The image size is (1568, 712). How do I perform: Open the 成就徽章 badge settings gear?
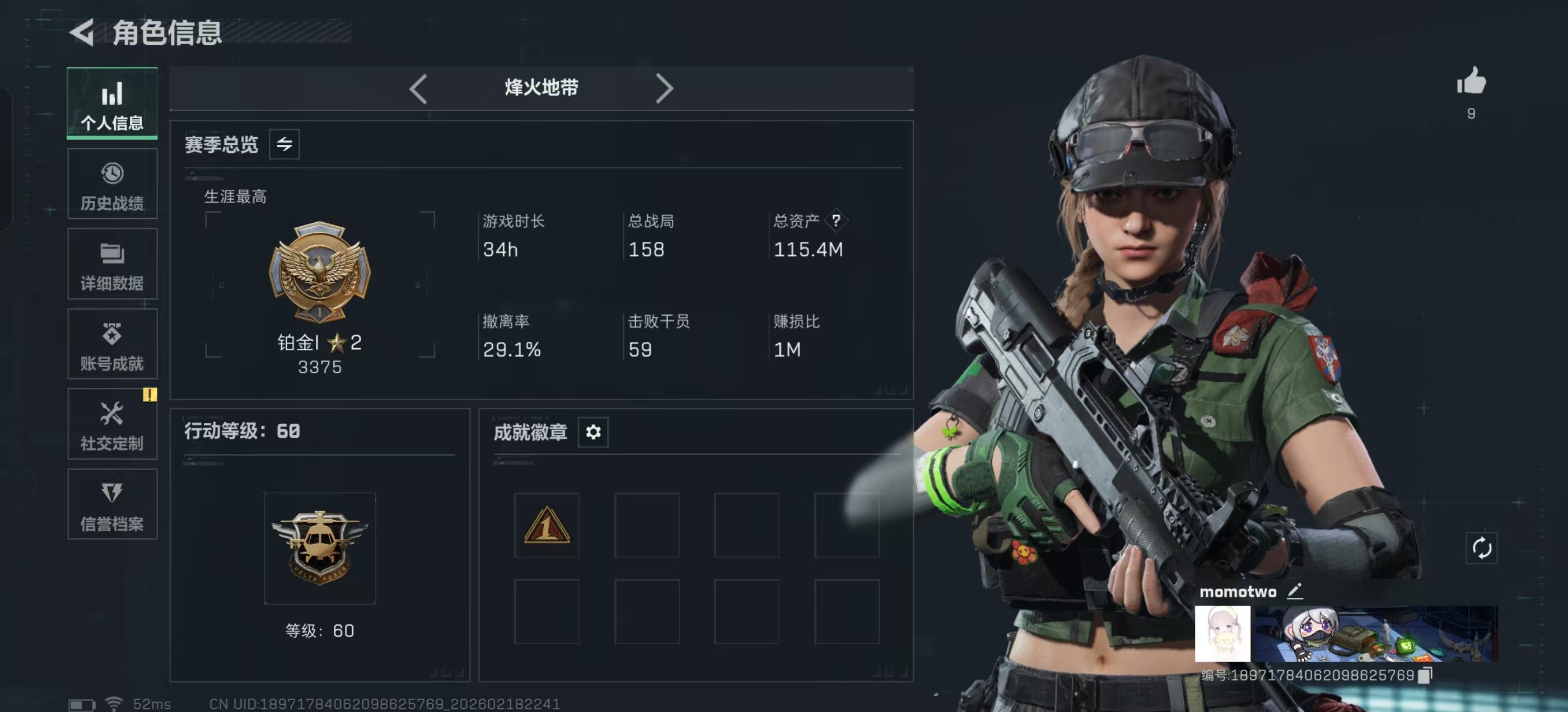pyautogui.click(x=593, y=432)
